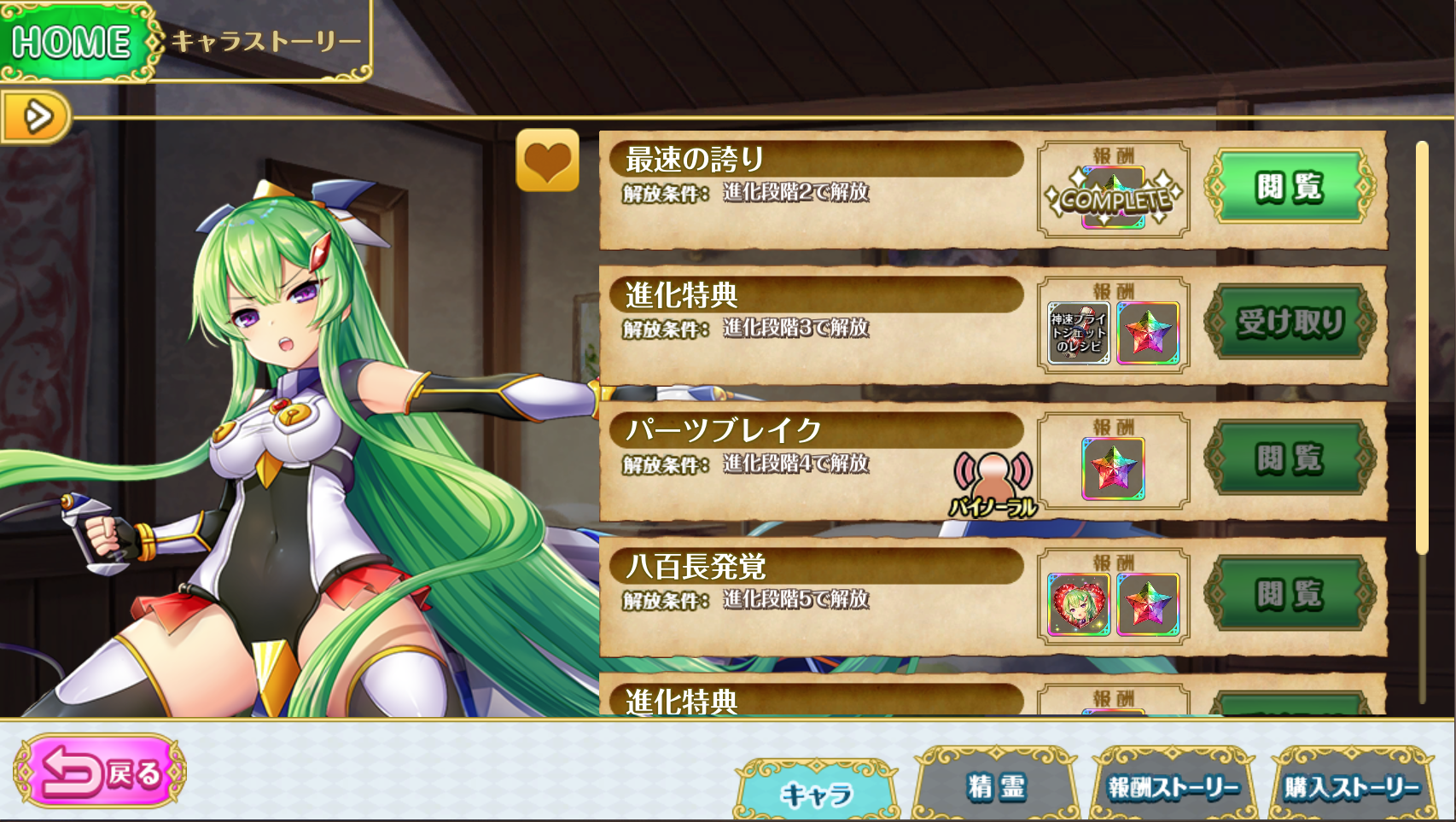Select the 最速の誇り story title row
Screen dimensions: 1456x822
pyautogui.click(x=815, y=159)
